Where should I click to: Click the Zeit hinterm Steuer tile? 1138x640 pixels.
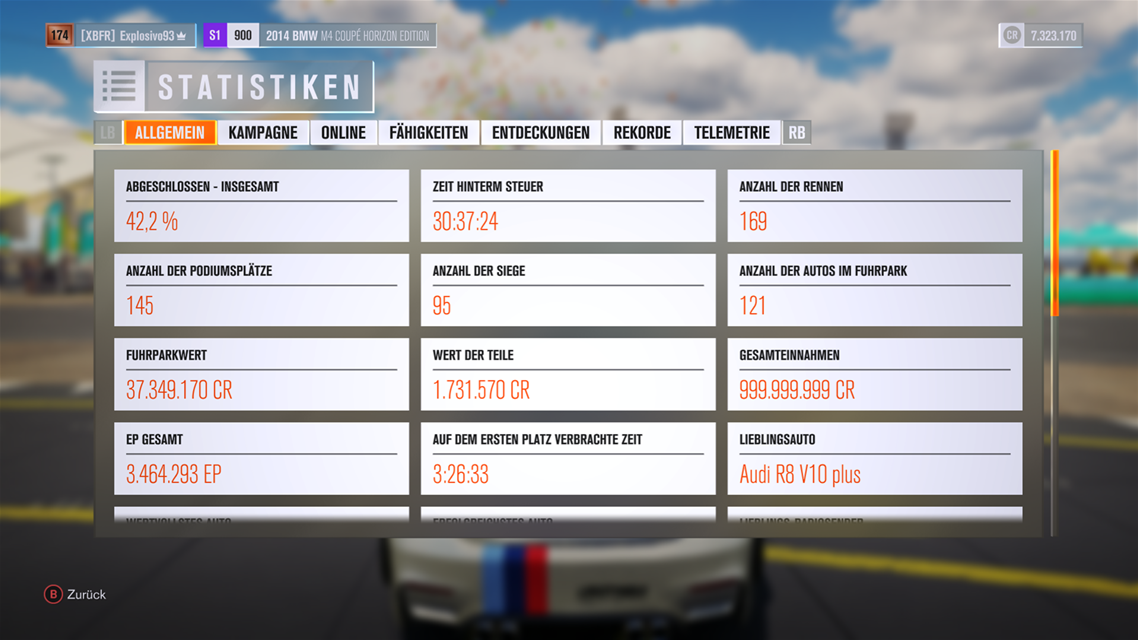coord(568,206)
